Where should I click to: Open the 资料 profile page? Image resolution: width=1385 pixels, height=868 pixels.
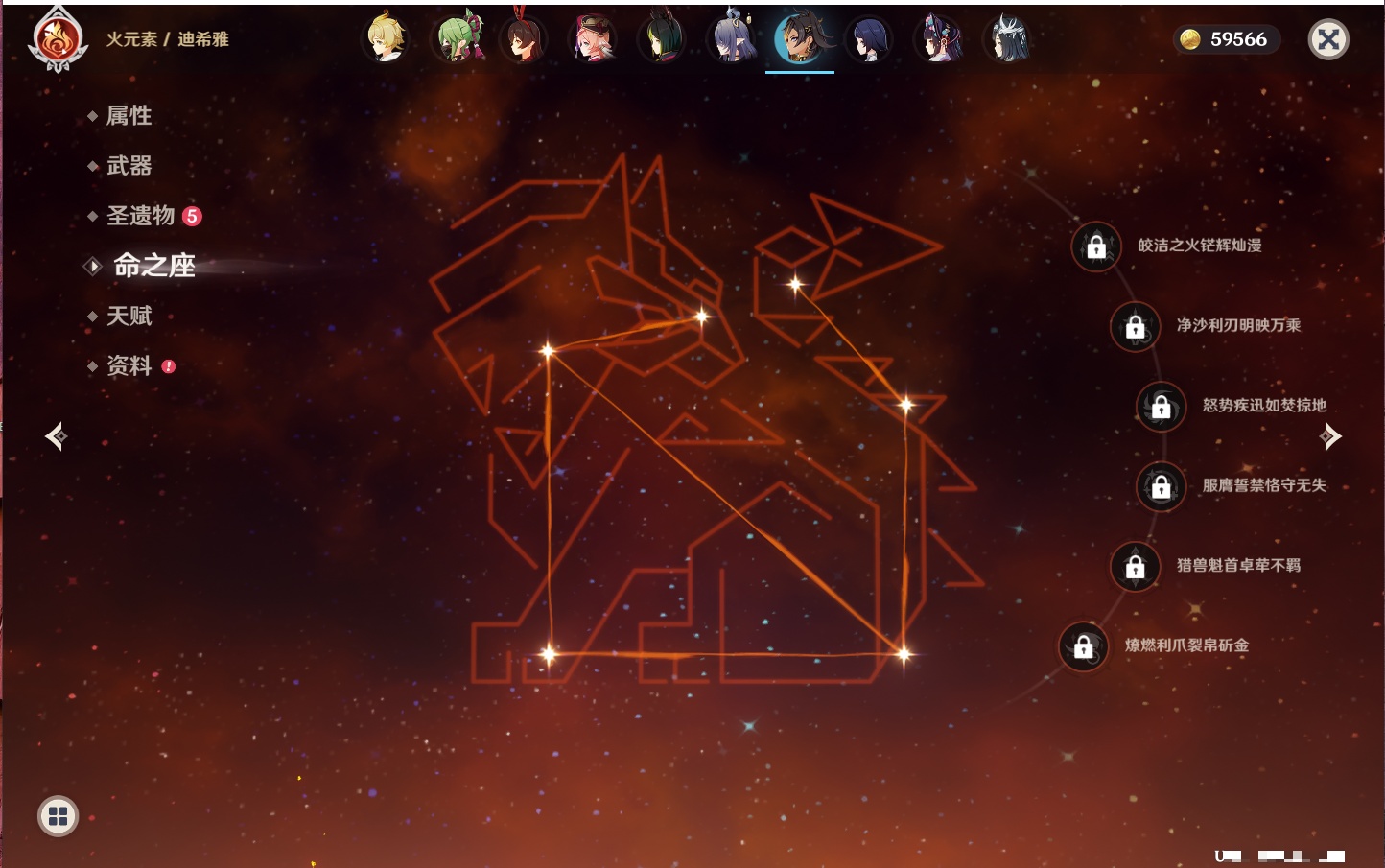click(x=129, y=365)
